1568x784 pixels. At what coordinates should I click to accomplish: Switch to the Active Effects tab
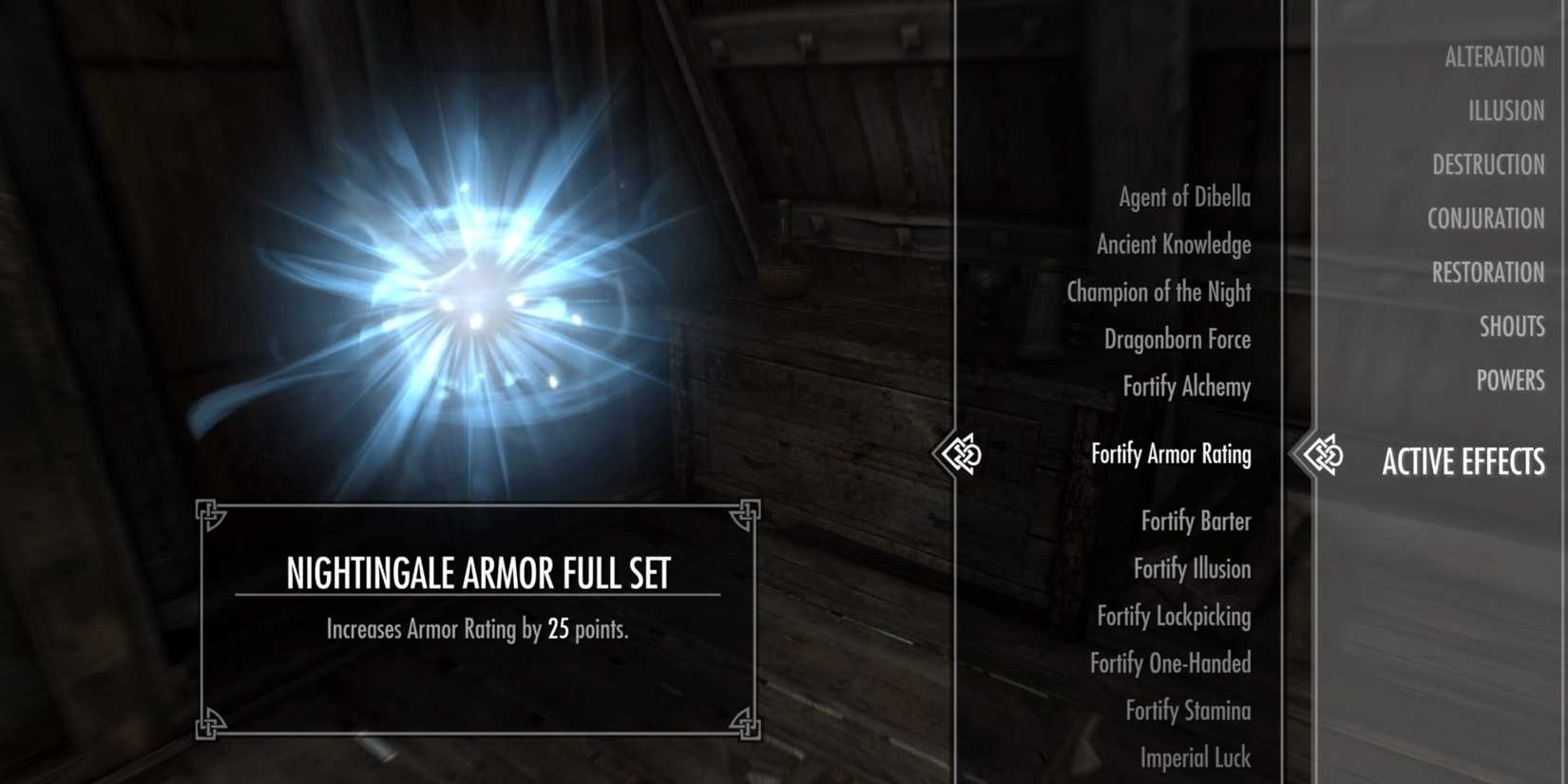pos(1463,463)
